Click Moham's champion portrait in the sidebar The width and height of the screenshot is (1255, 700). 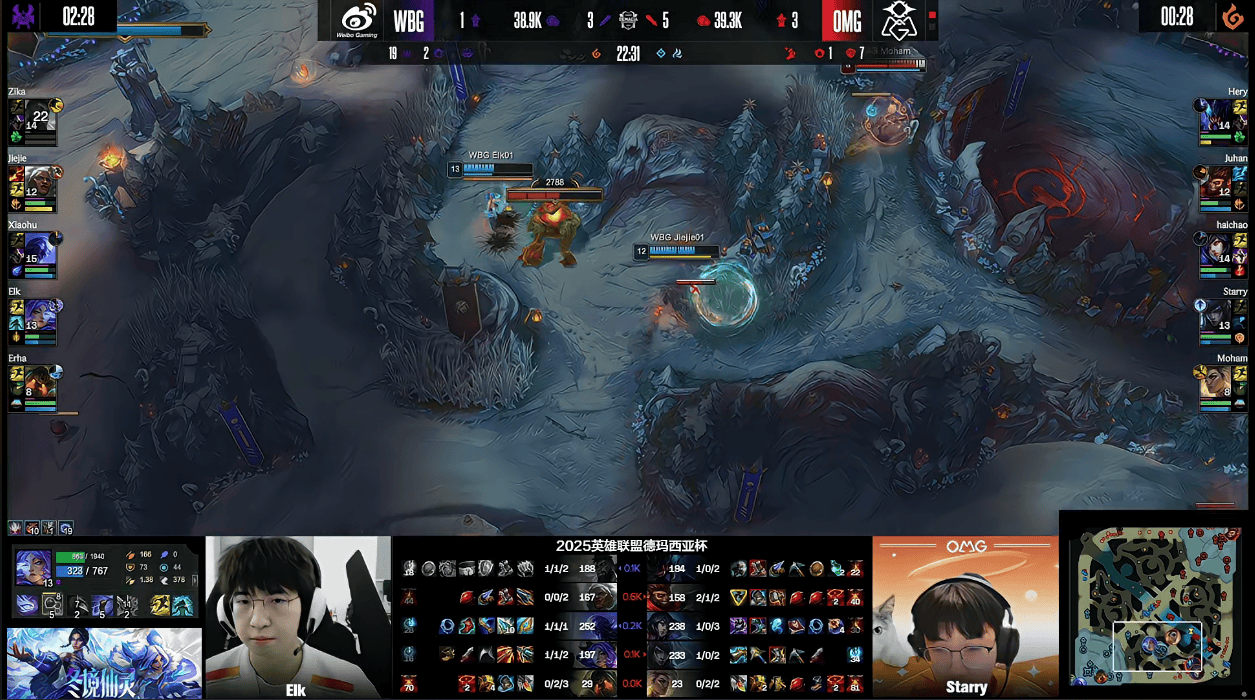1214,381
